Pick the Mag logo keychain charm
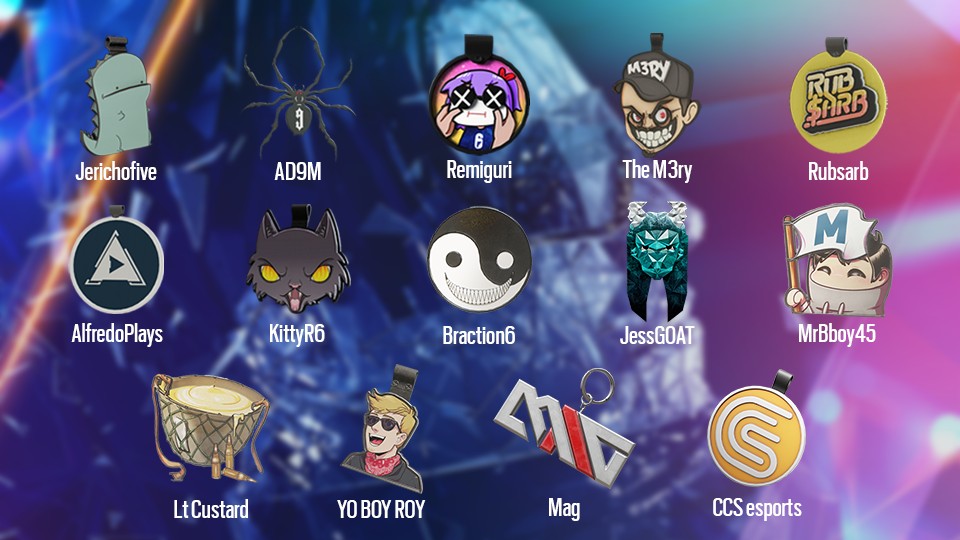Viewport: 960px width, 540px height. [x=563, y=430]
